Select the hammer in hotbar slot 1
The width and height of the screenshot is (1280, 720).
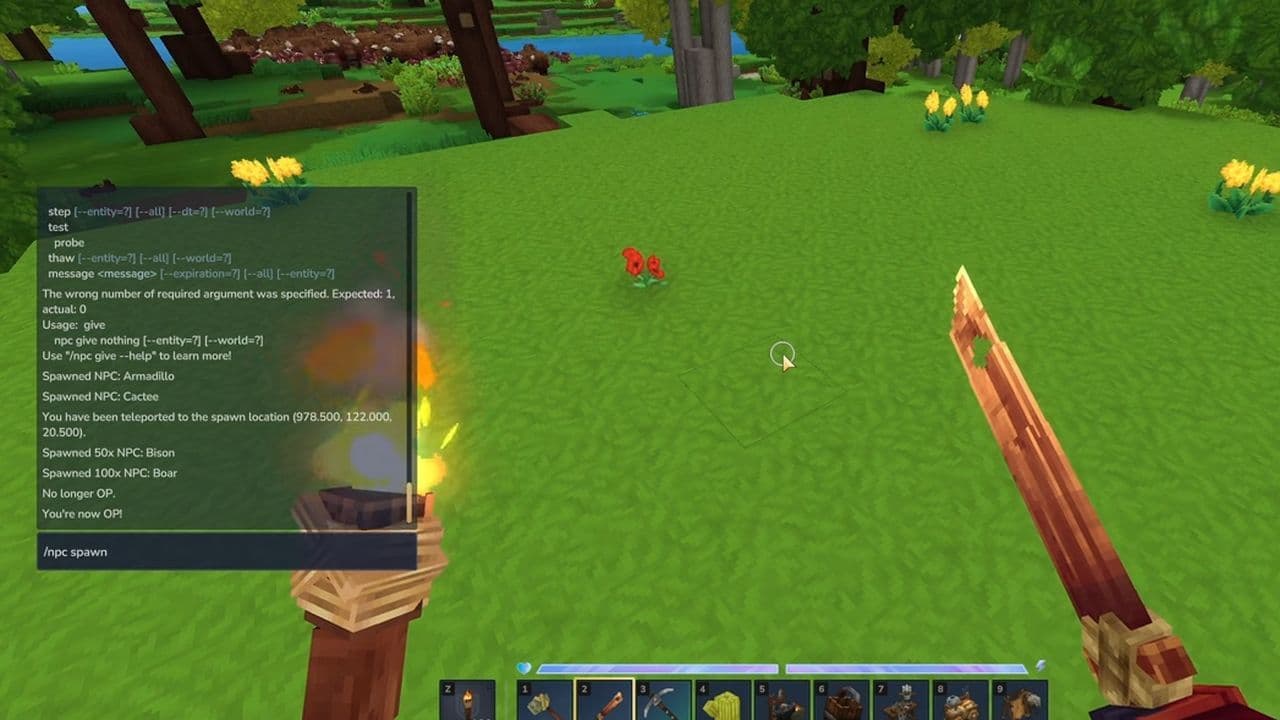tap(545, 700)
